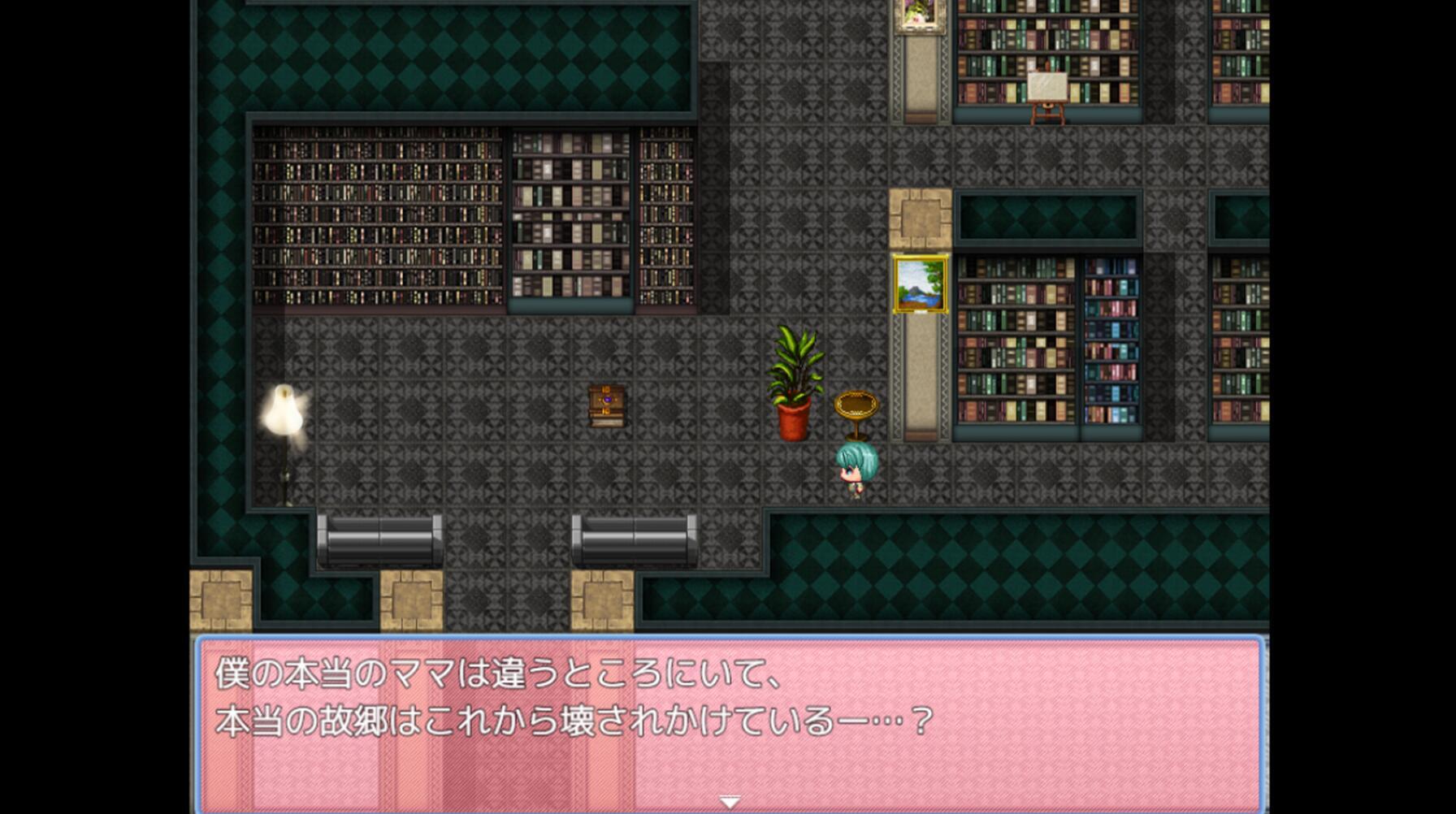Click the upper doorway panel above the painting
This screenshot has width=1456, height=814.
pyautogui.click(x=919, y=219)
